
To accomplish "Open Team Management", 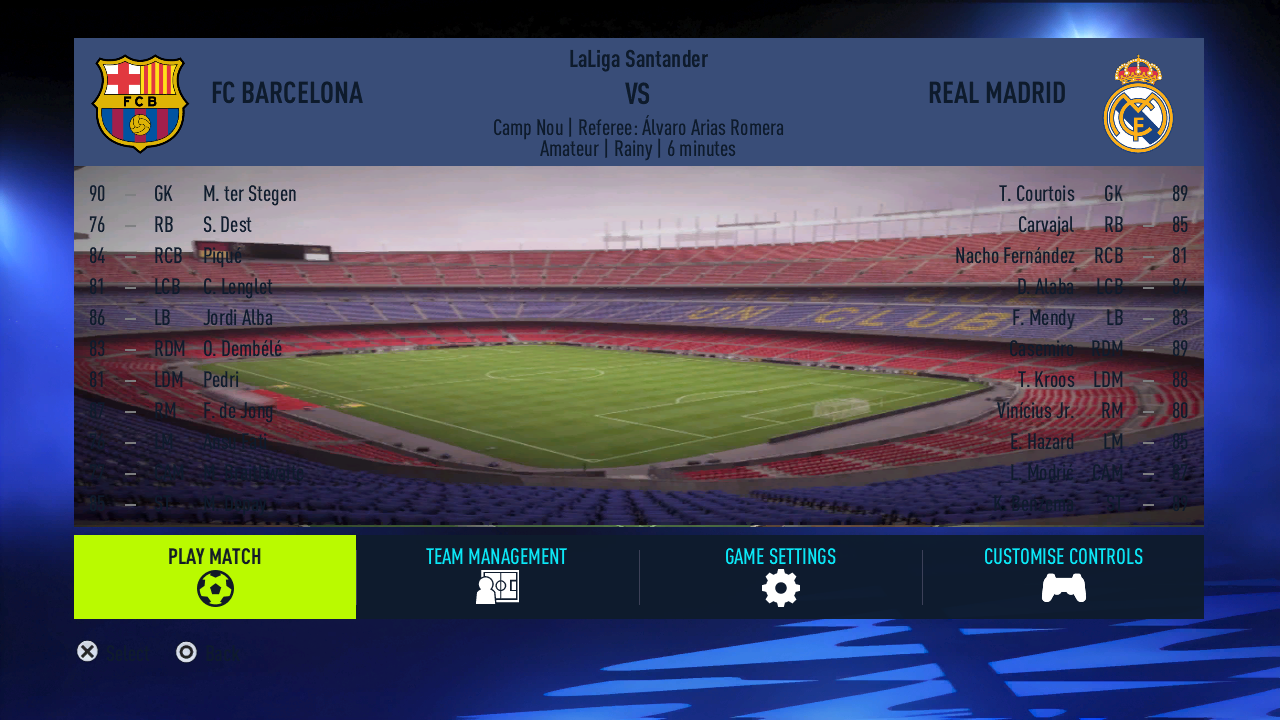I will coord(497,577).
